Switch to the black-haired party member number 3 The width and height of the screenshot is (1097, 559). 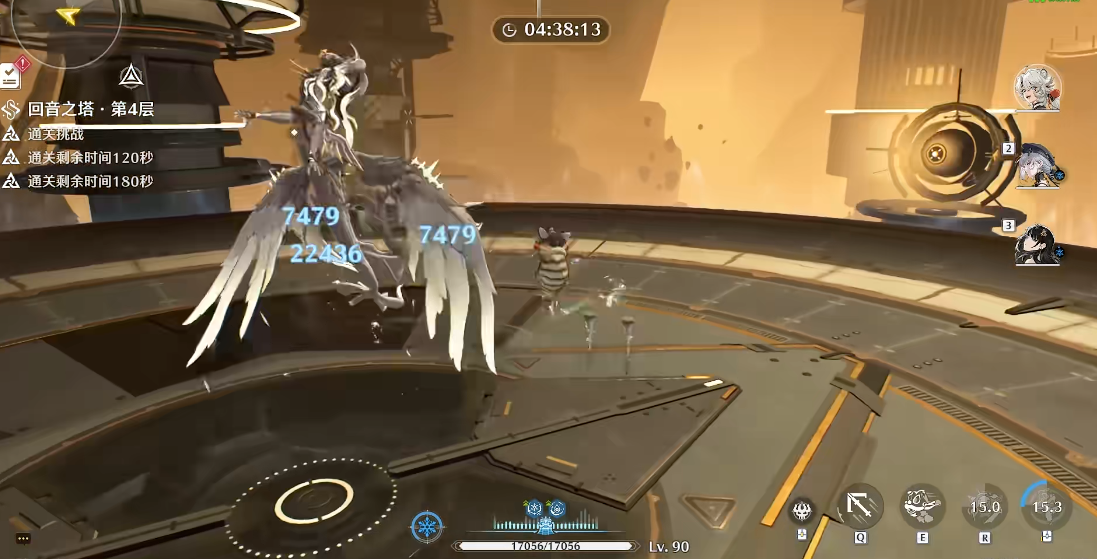[1036, 244]
